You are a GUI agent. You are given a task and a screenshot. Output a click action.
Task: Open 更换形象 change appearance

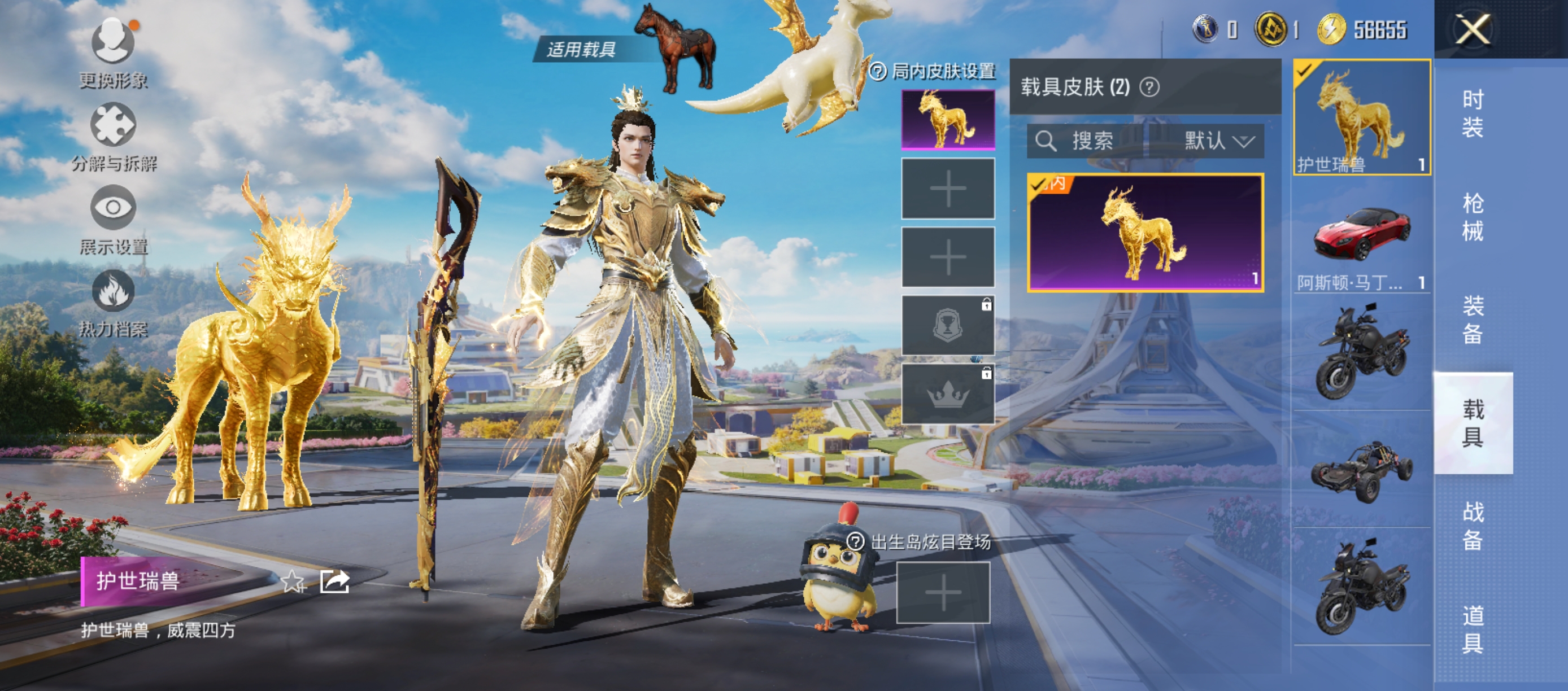coord(113,41)
